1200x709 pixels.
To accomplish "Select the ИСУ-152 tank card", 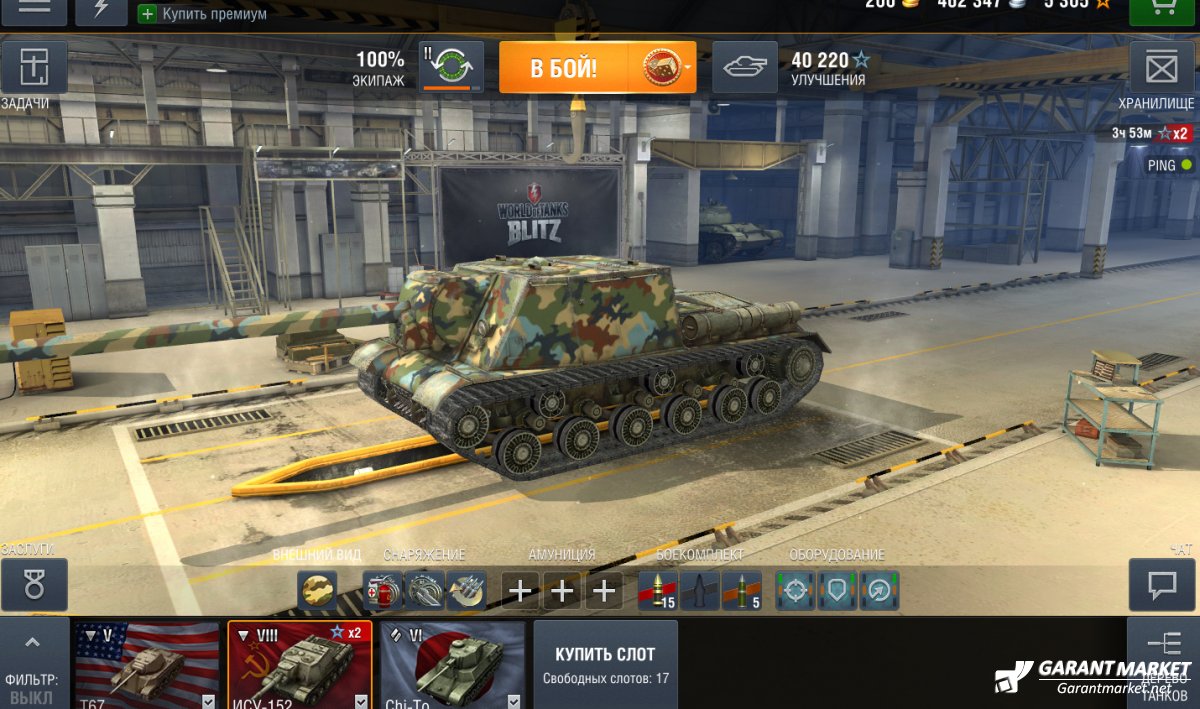I will click(x=300, y=665).
